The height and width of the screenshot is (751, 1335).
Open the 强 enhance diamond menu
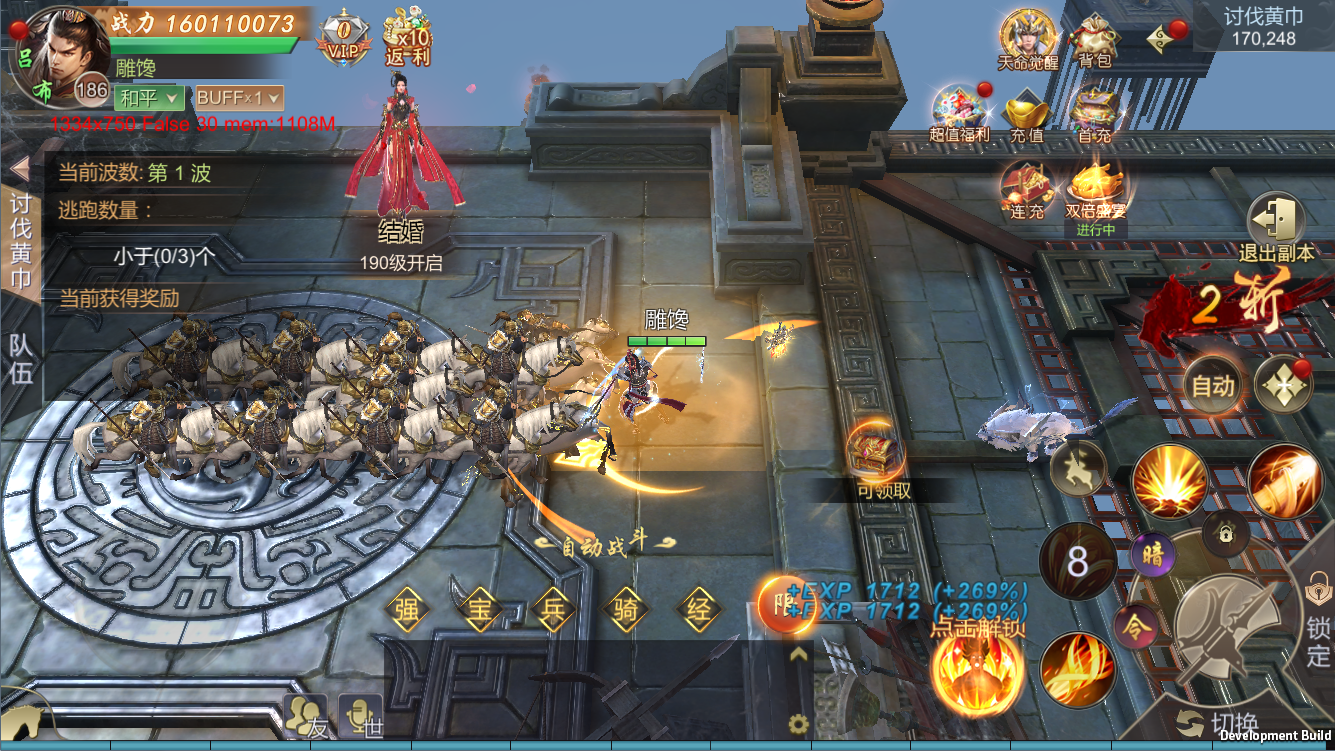(x=406, y=610)
